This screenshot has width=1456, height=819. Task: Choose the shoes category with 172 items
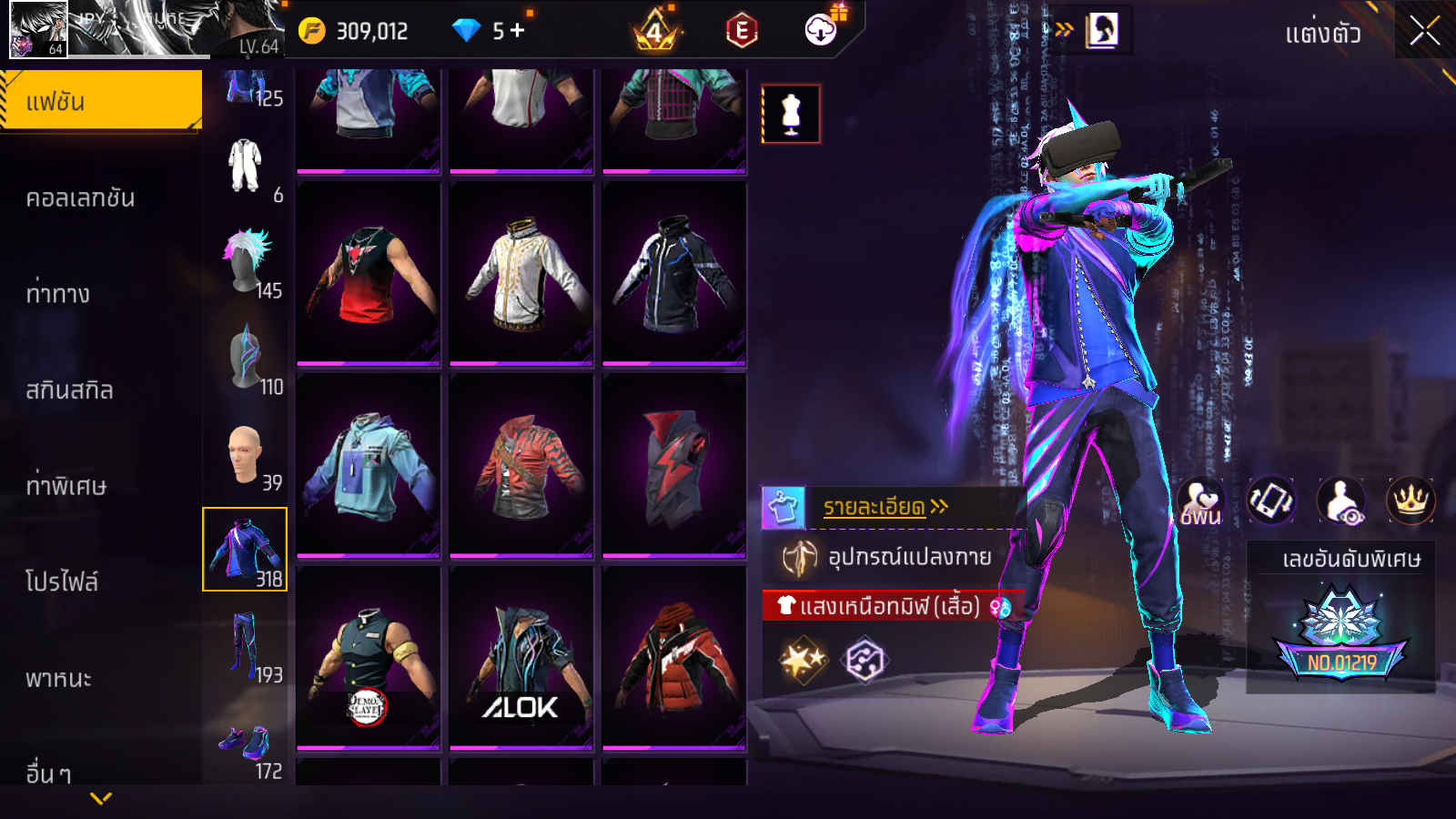coord(246,748)
